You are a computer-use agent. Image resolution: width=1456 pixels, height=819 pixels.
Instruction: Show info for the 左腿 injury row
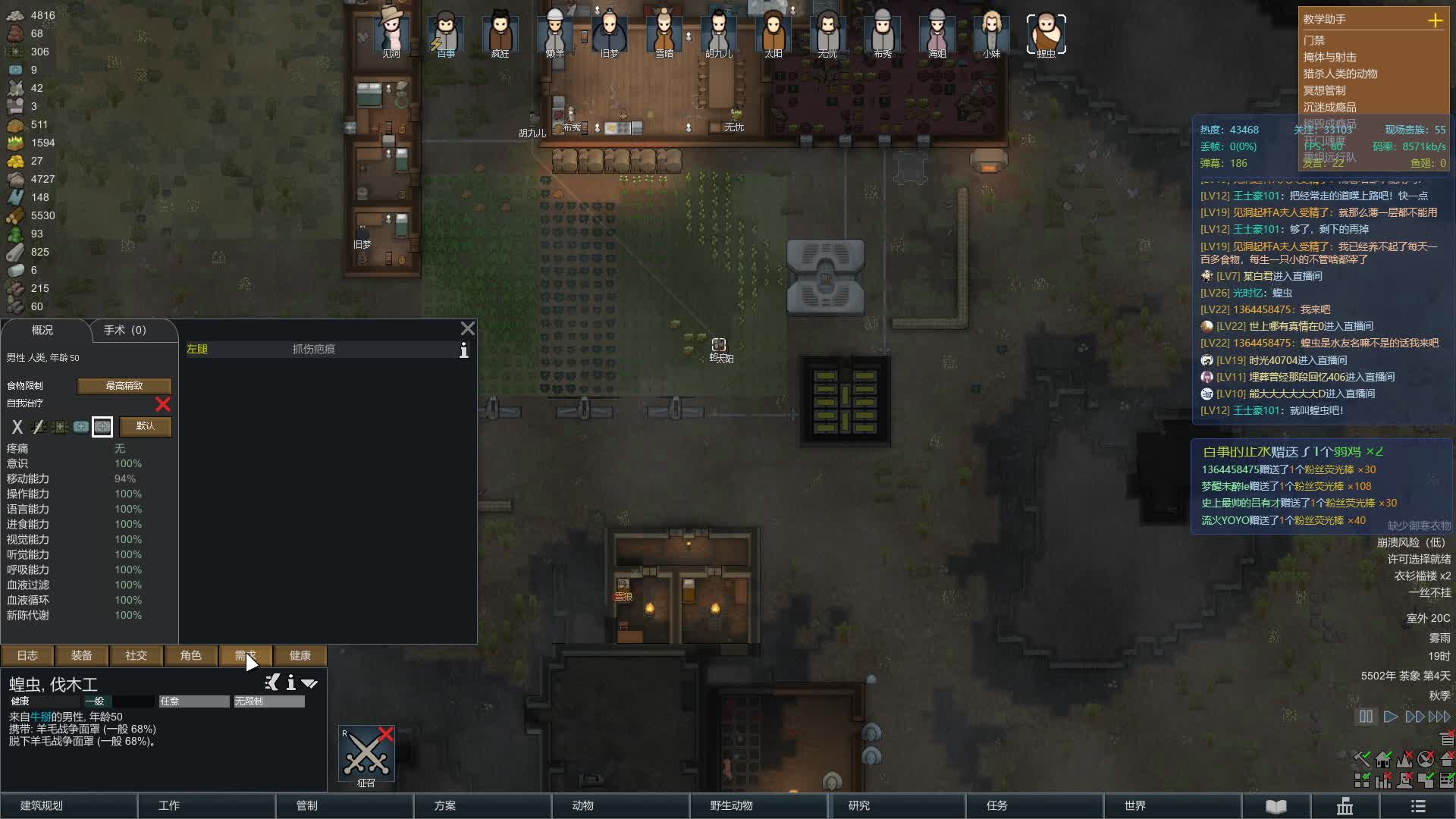tap(464, 350)
